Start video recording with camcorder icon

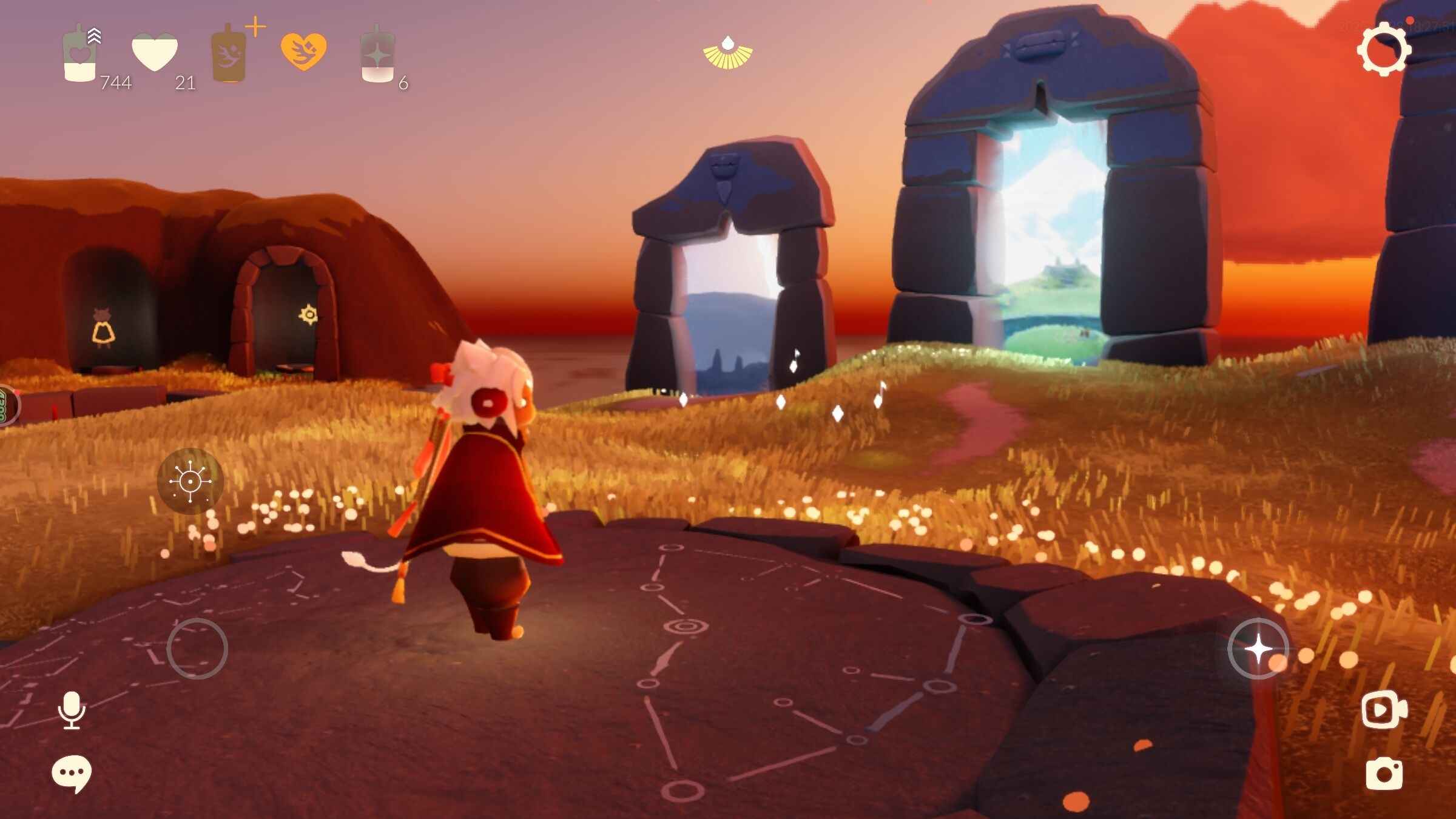pyautogui.click(x=1384, y=709)
